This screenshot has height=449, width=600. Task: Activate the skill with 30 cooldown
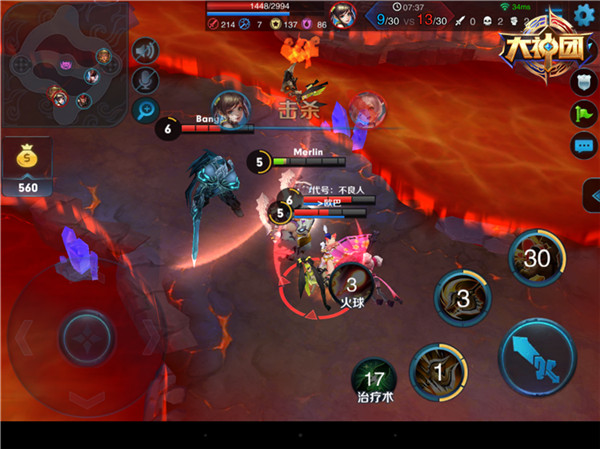click(x=538, y=258)
